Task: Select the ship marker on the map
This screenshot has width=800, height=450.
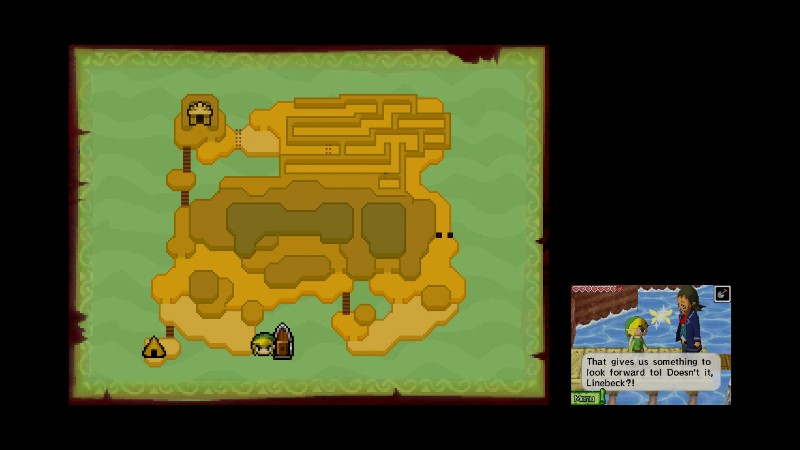Action: (x=283, y=342)
